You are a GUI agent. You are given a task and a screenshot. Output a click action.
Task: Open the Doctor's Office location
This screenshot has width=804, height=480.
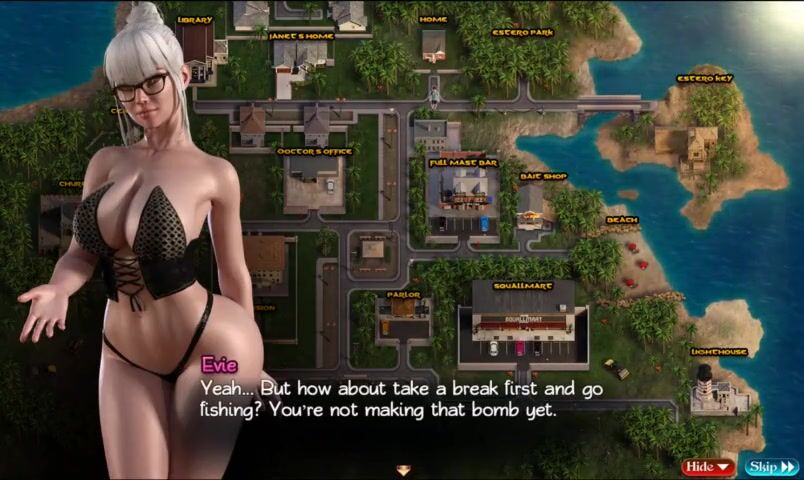pos(313,151)
